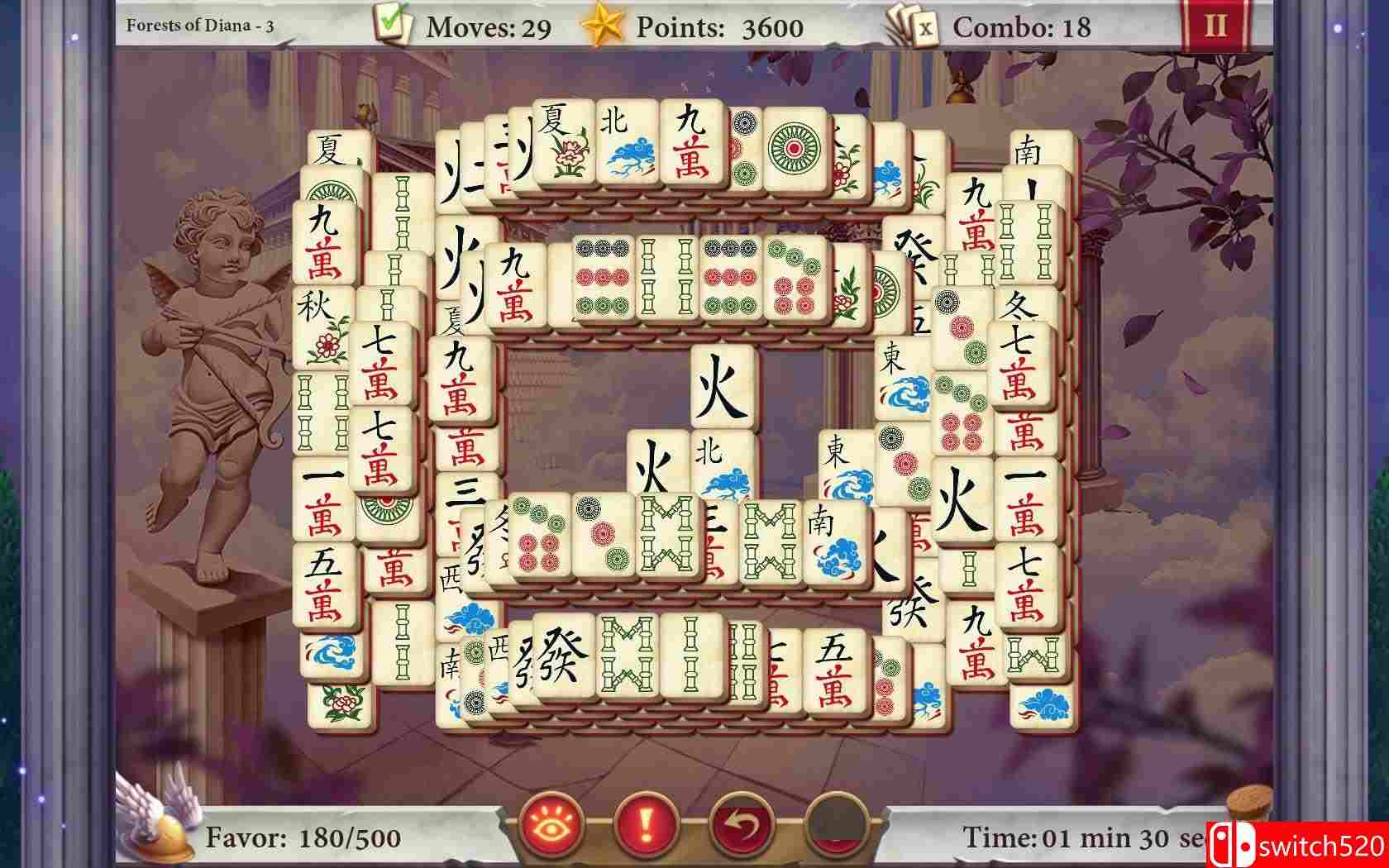
Task: Select the gold star Points icon
Action: click(x=606, y=25)
